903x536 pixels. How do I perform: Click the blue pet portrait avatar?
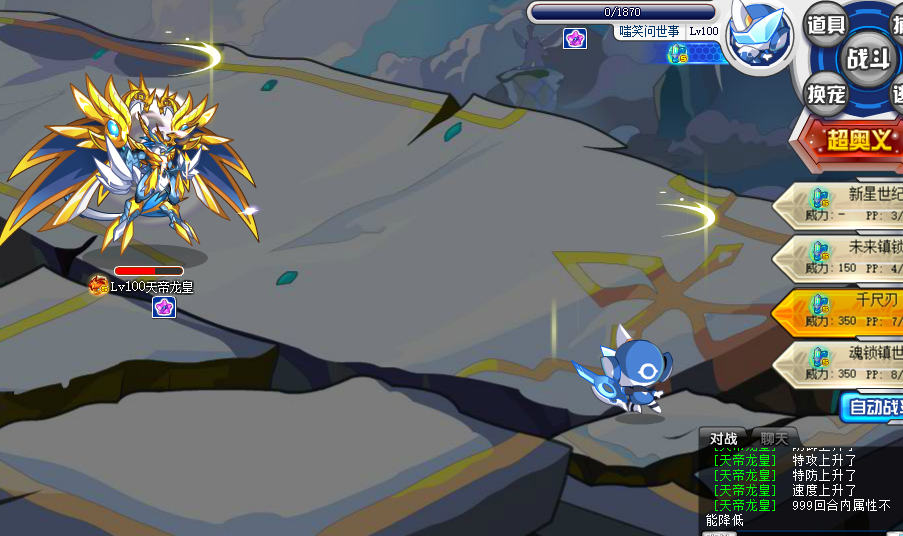758,37
